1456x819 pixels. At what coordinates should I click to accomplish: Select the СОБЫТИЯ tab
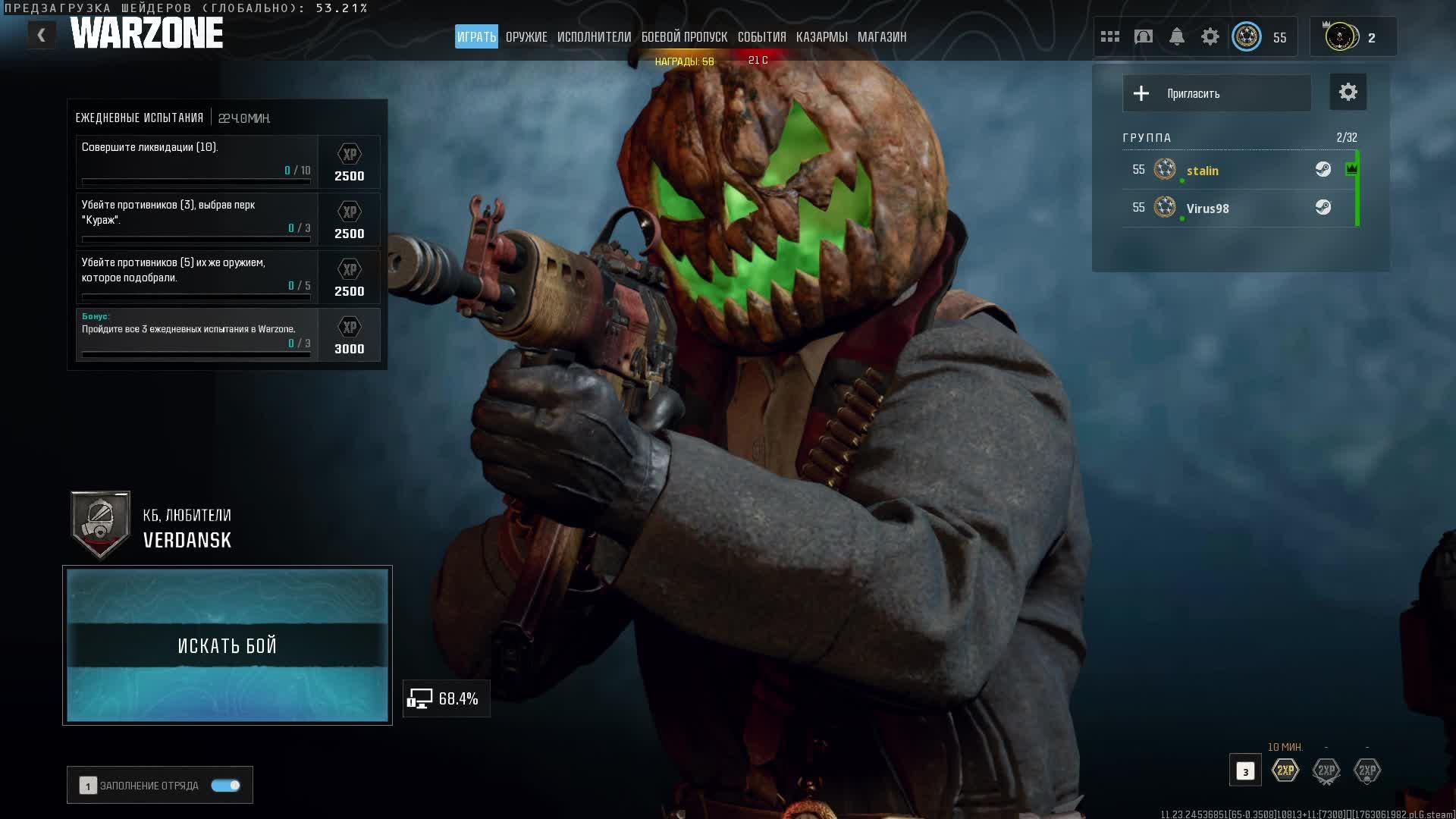(761, 37)
